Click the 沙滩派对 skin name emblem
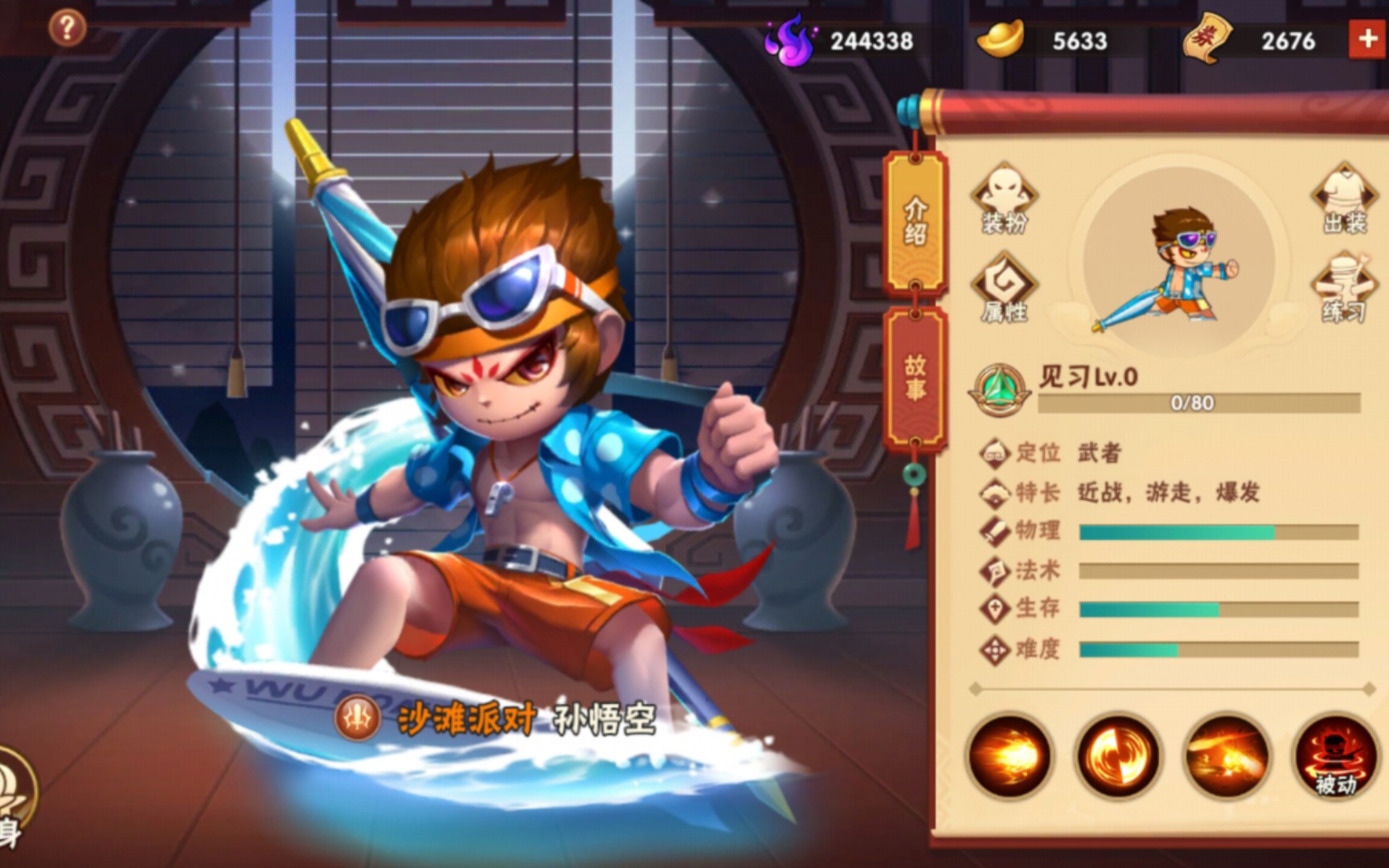This screenshot has height=868, width=1389. (359, 716)
